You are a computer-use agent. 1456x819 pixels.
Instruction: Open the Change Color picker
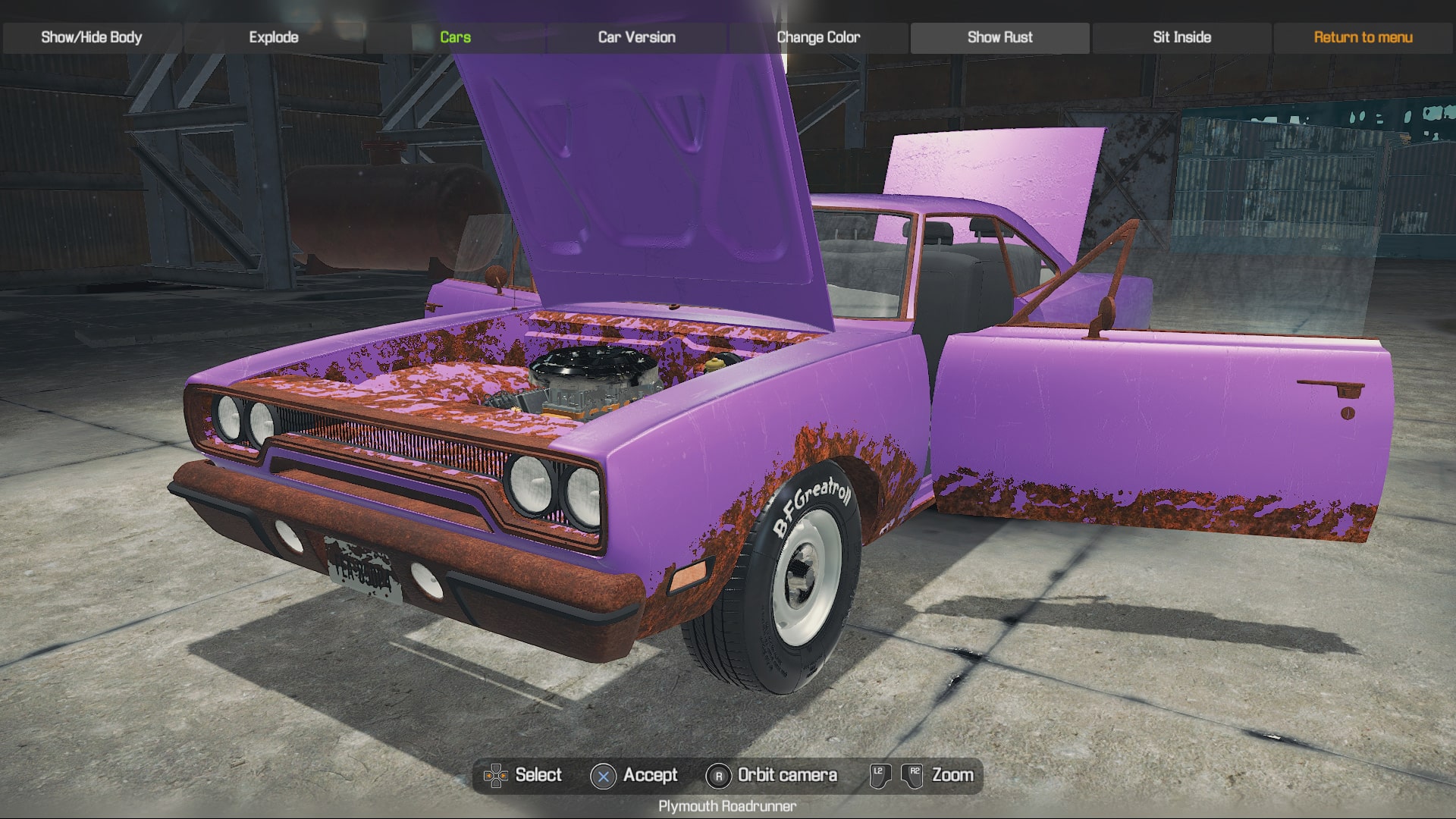click(x=817, y=36)
